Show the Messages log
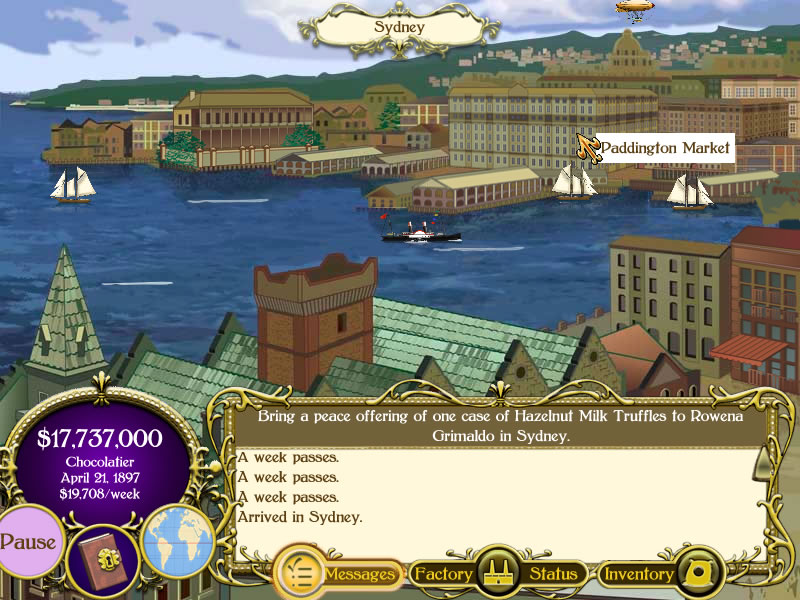The image size is (800, 600). point(338,574)
